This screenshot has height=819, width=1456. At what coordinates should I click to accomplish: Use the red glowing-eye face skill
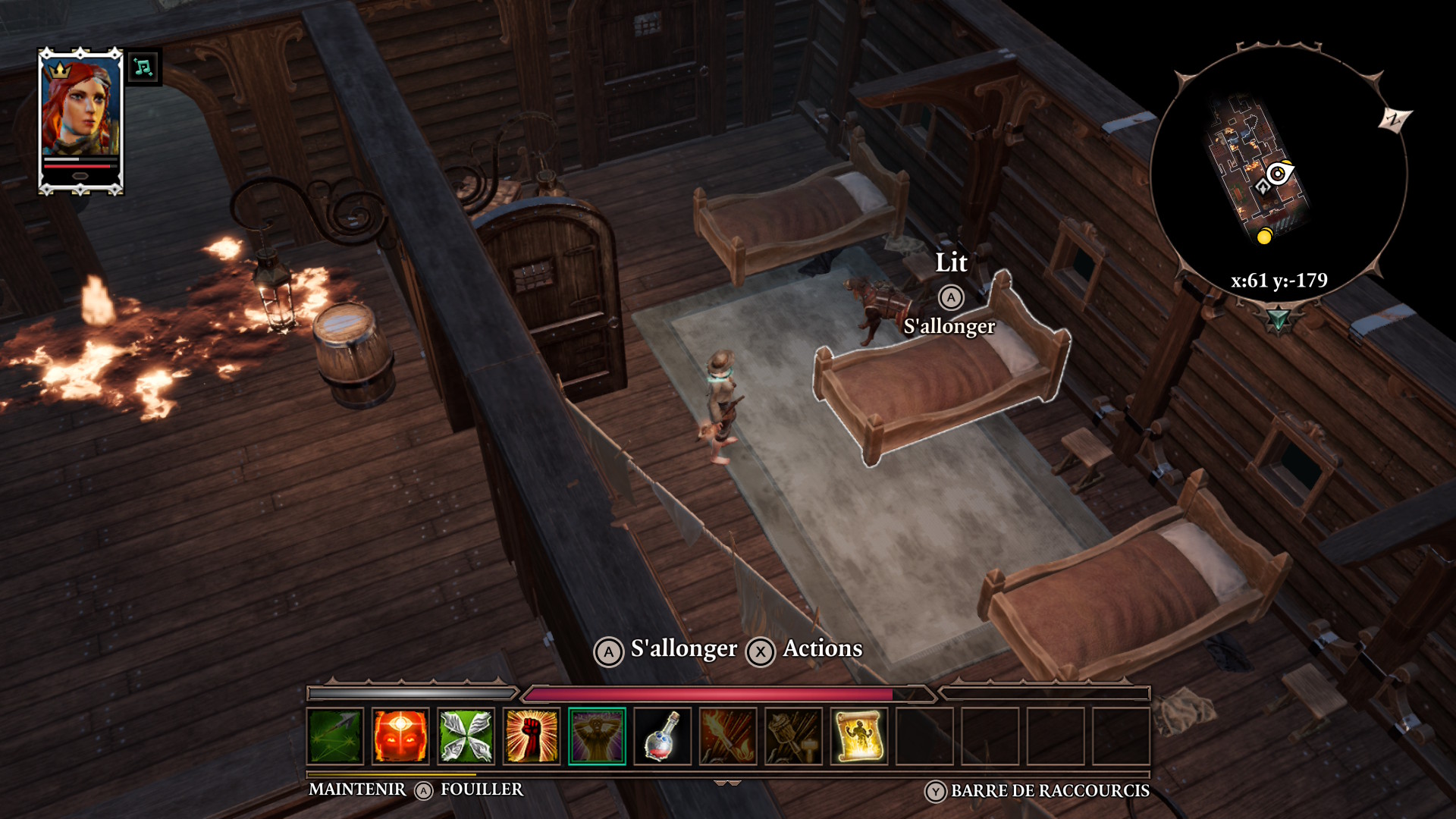[x=400, y=736]
